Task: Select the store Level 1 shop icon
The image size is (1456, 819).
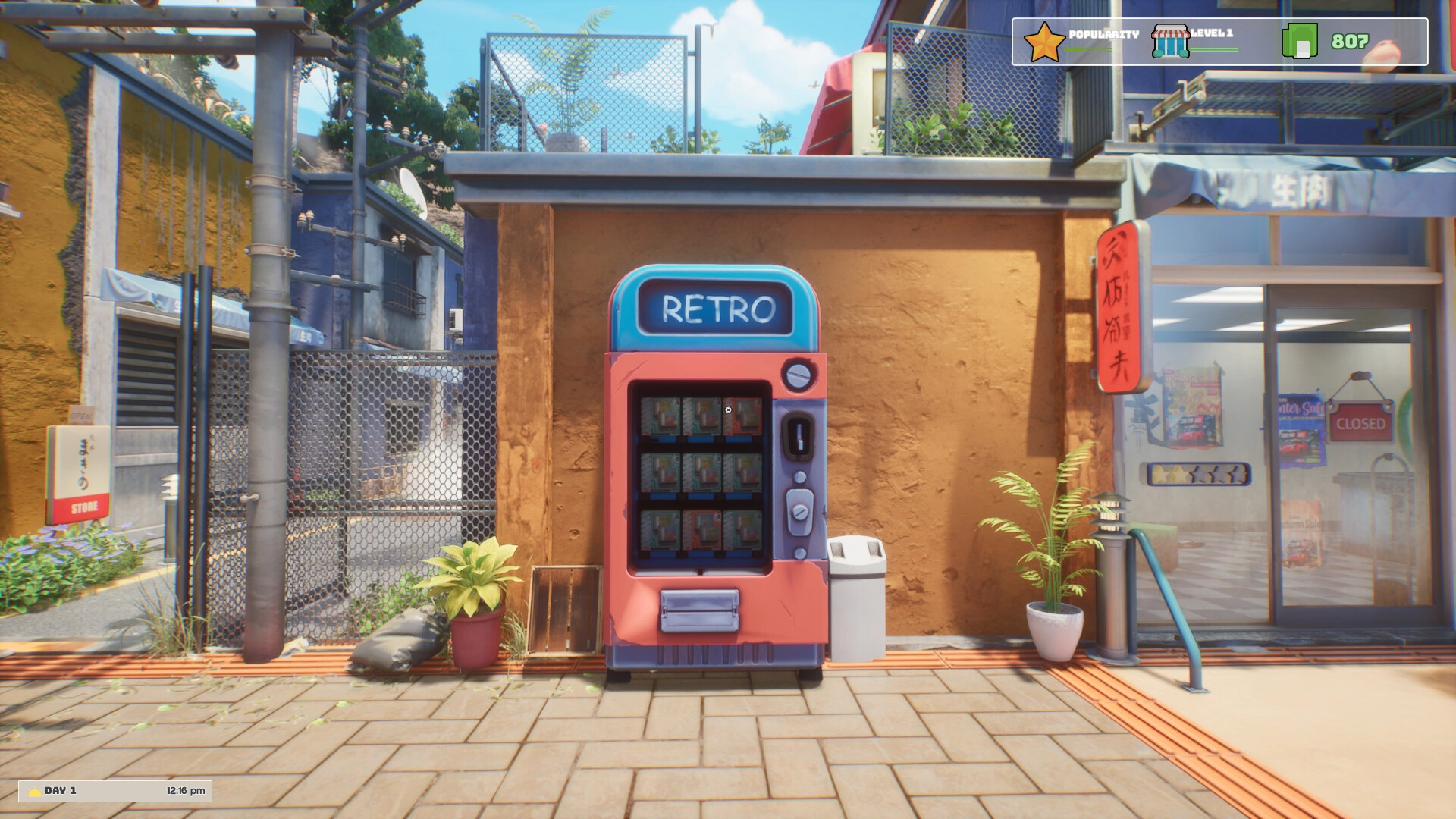Action: tap(1170, 42)
